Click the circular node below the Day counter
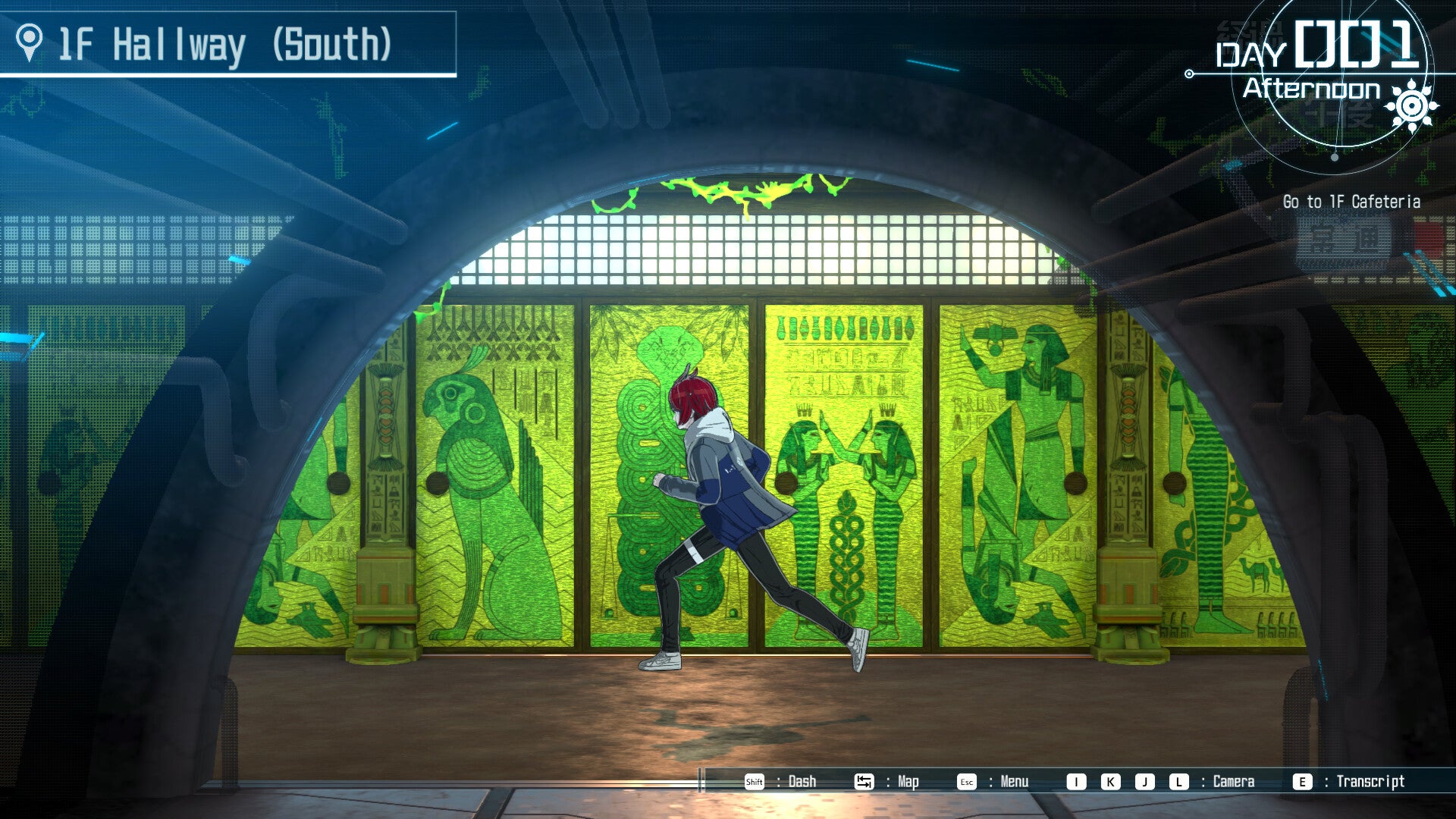 (x=1334, y=157)
